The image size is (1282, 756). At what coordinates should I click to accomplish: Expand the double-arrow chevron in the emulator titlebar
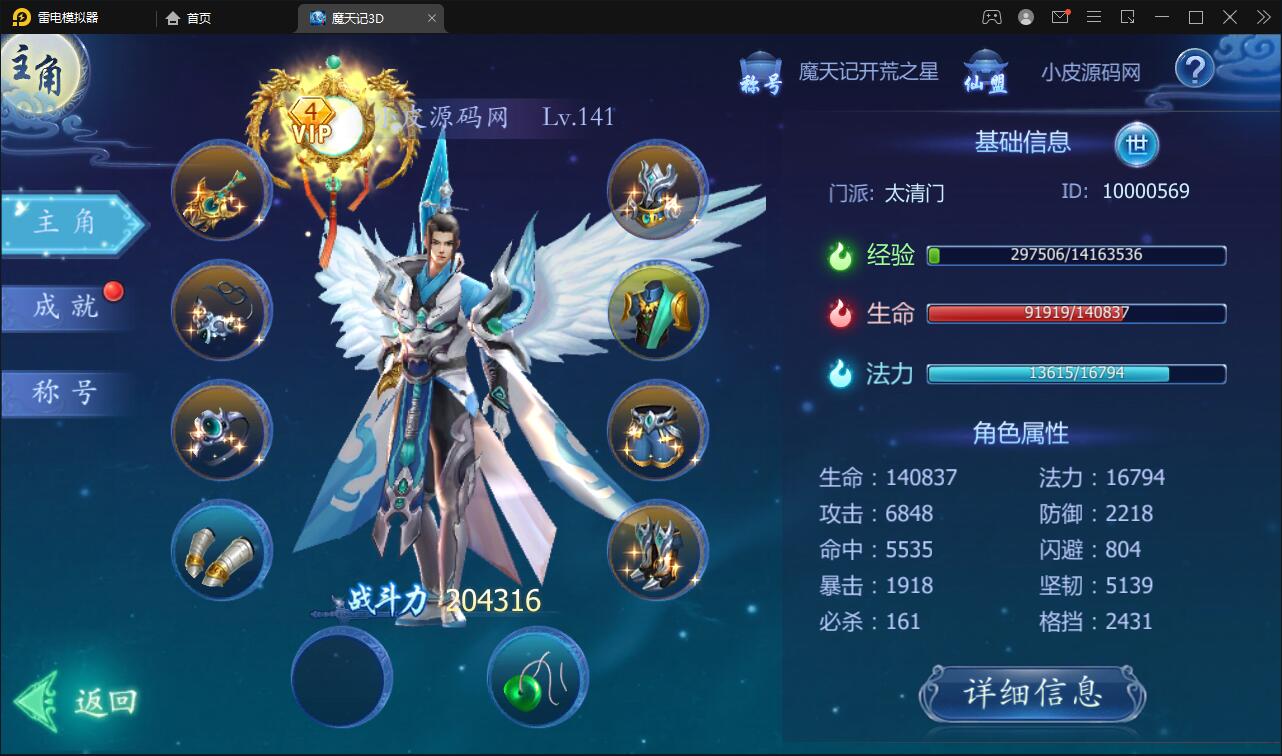click(1262, 17)
